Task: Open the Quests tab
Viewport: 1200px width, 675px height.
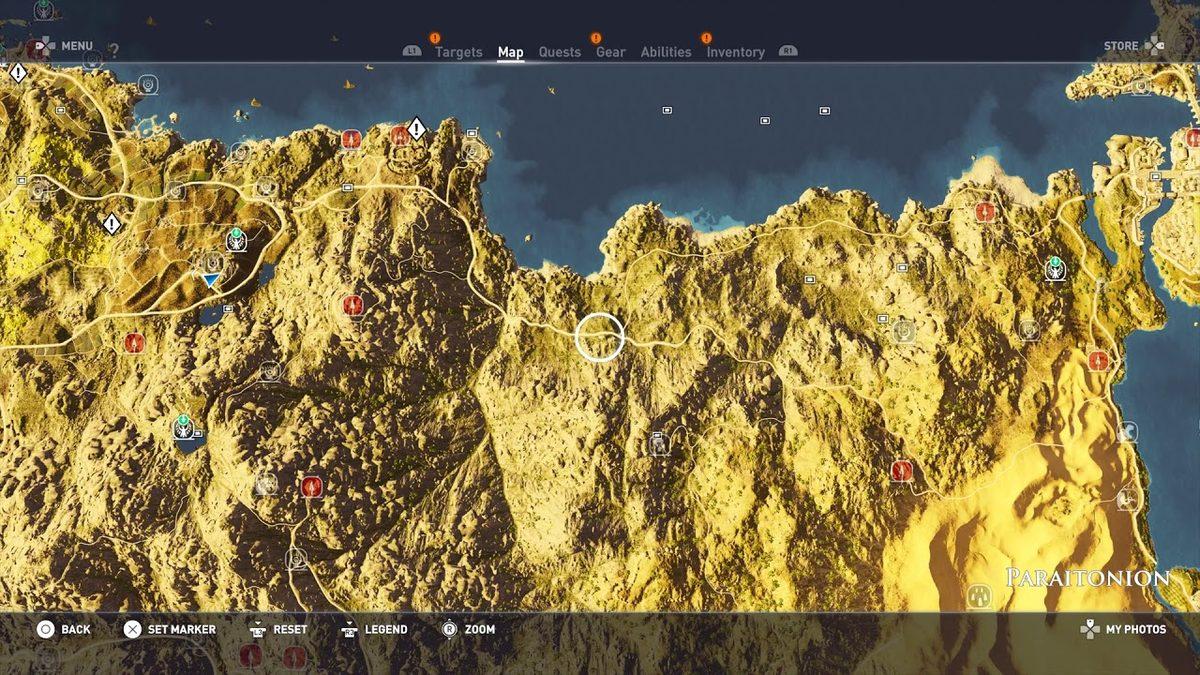Action: [559, 52]
